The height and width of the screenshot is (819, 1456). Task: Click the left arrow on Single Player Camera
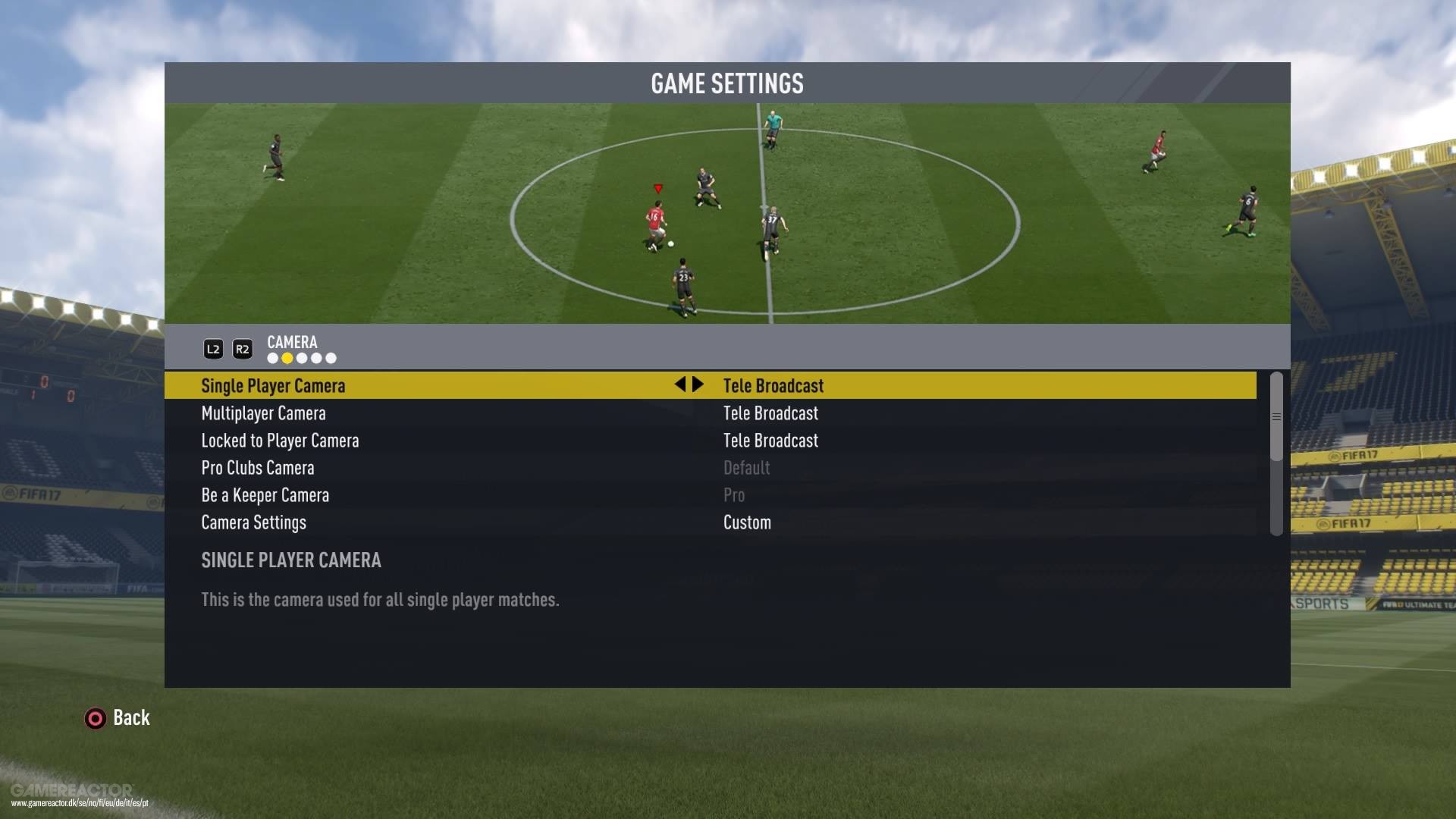[x=680, y=384]
